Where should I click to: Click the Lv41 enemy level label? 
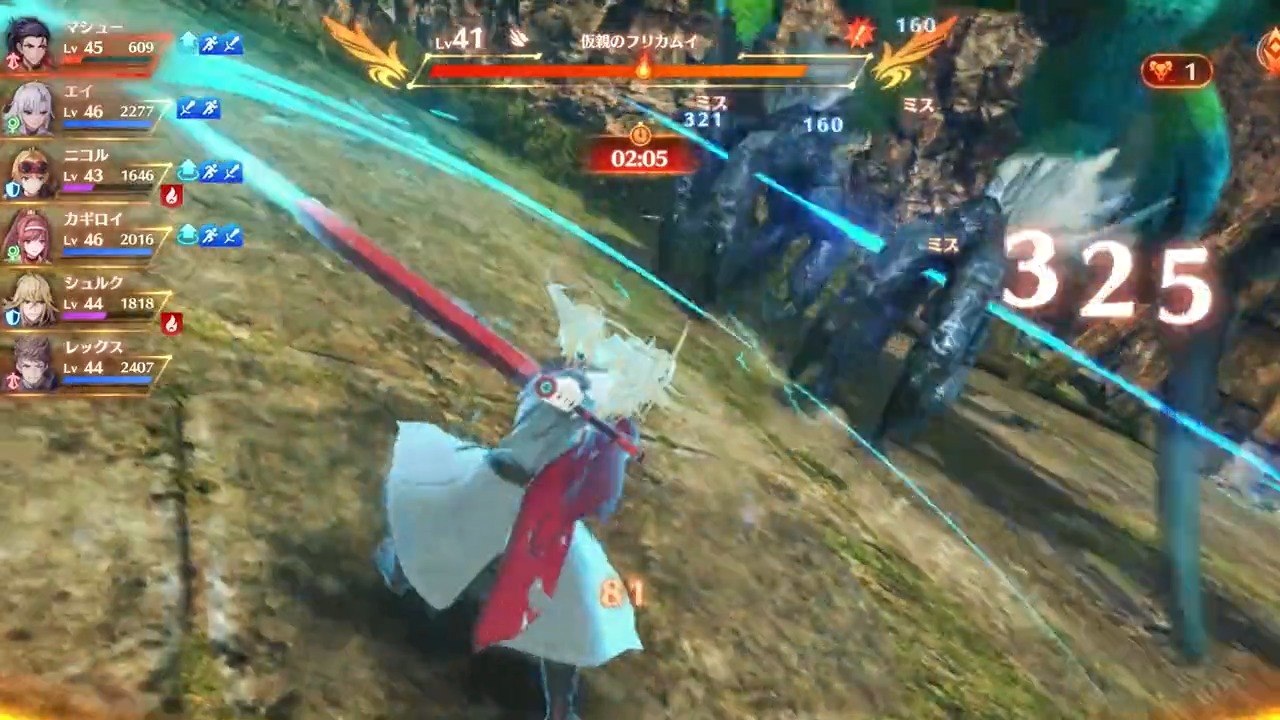click(460, 40)
